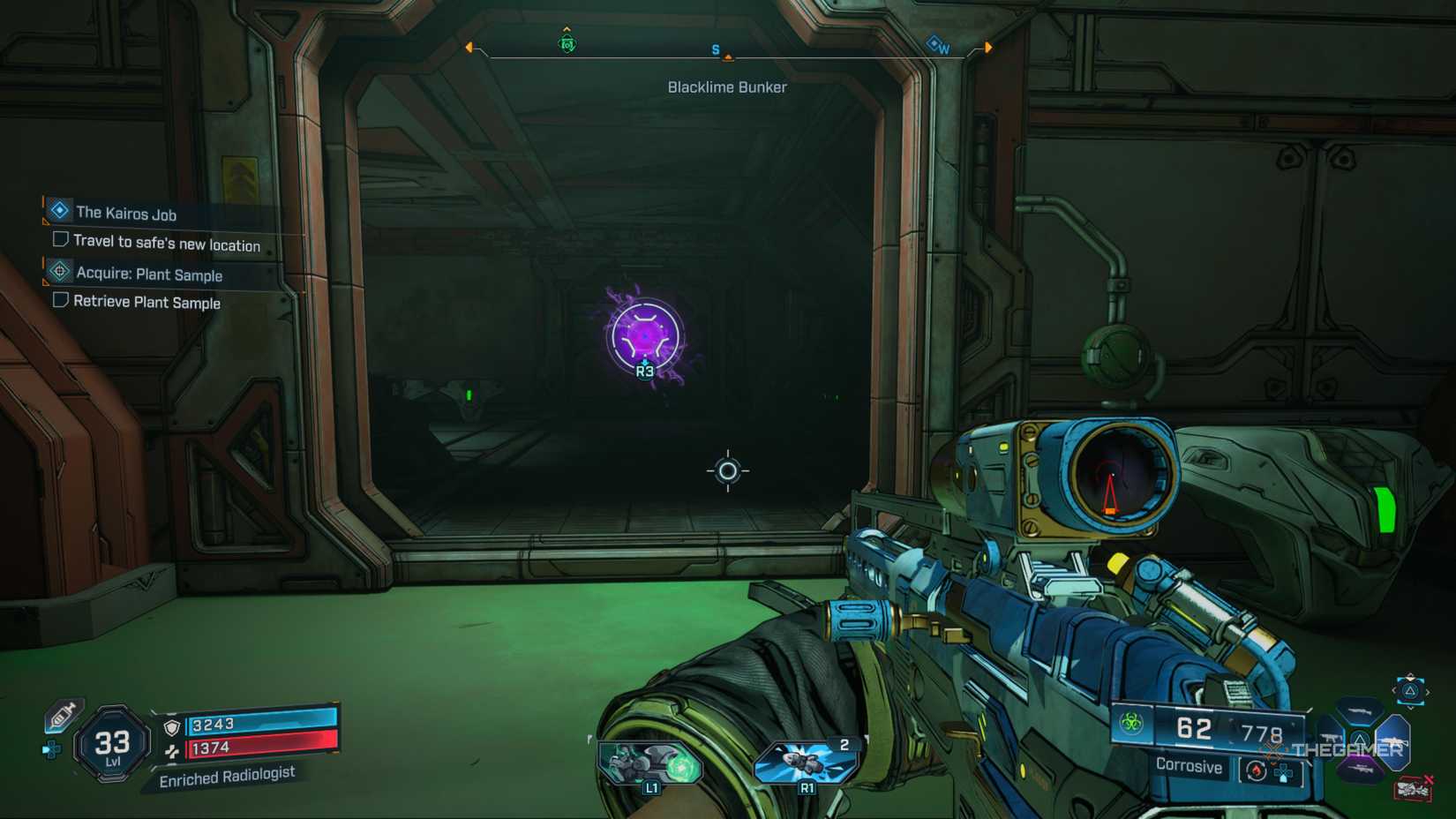Select the blue diamond quest marker on compass
Viewport: 1456px width, 819px height.
pos(934,42)
